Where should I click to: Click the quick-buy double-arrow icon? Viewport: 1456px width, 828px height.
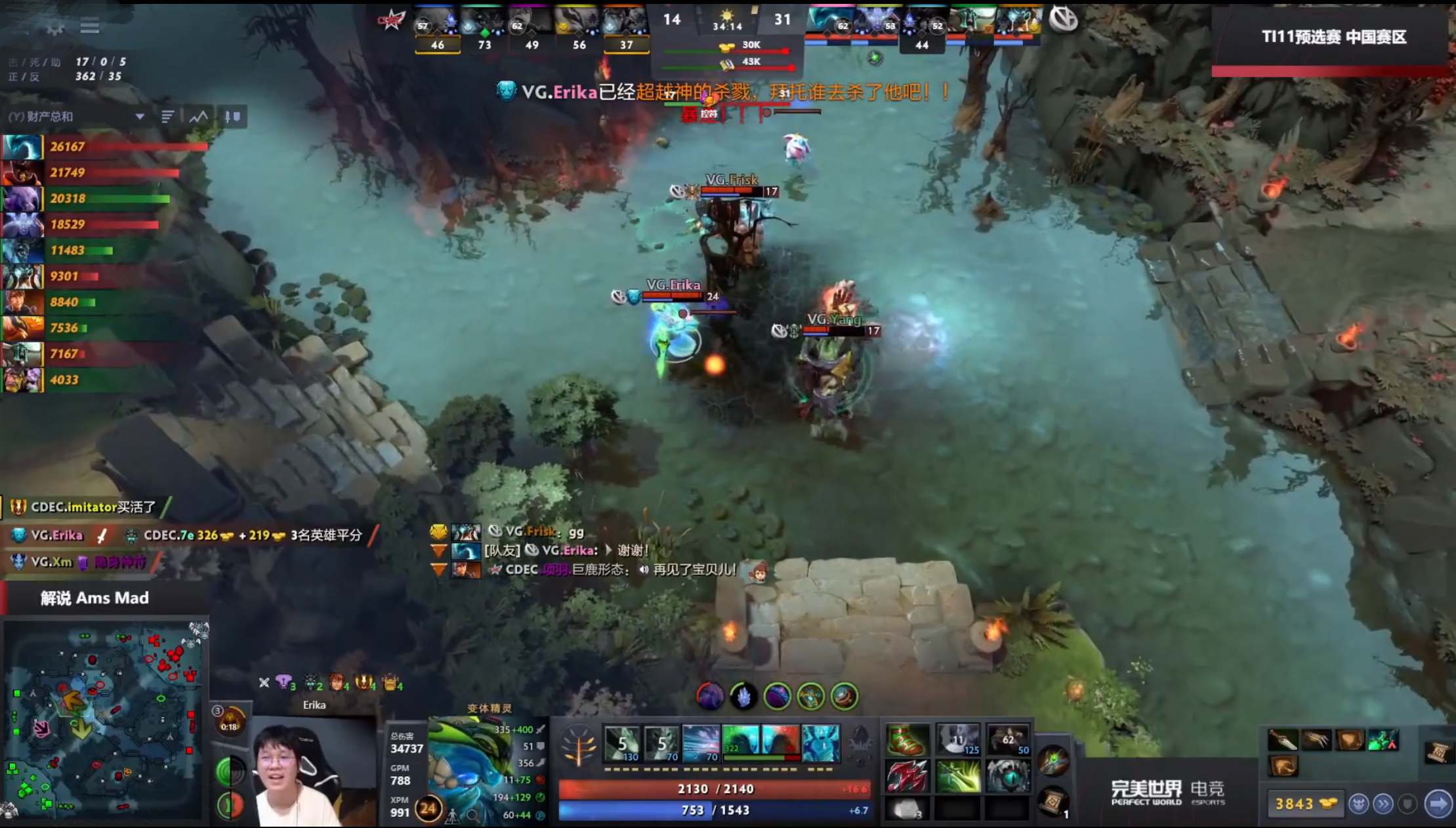(1384, 804)
